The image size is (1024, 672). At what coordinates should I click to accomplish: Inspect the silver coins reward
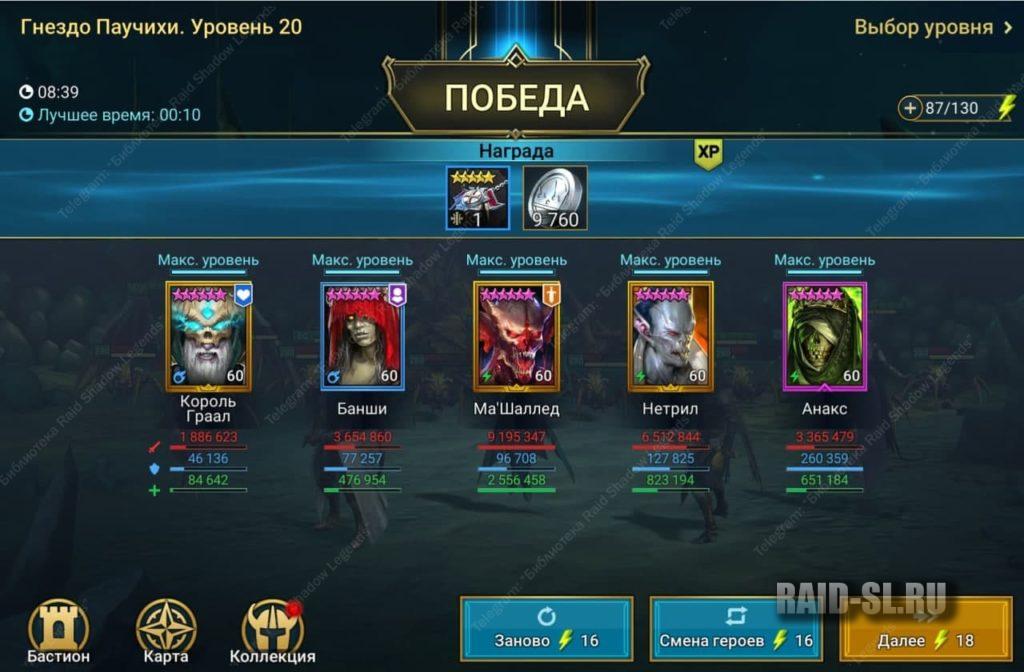click(555, 198)
